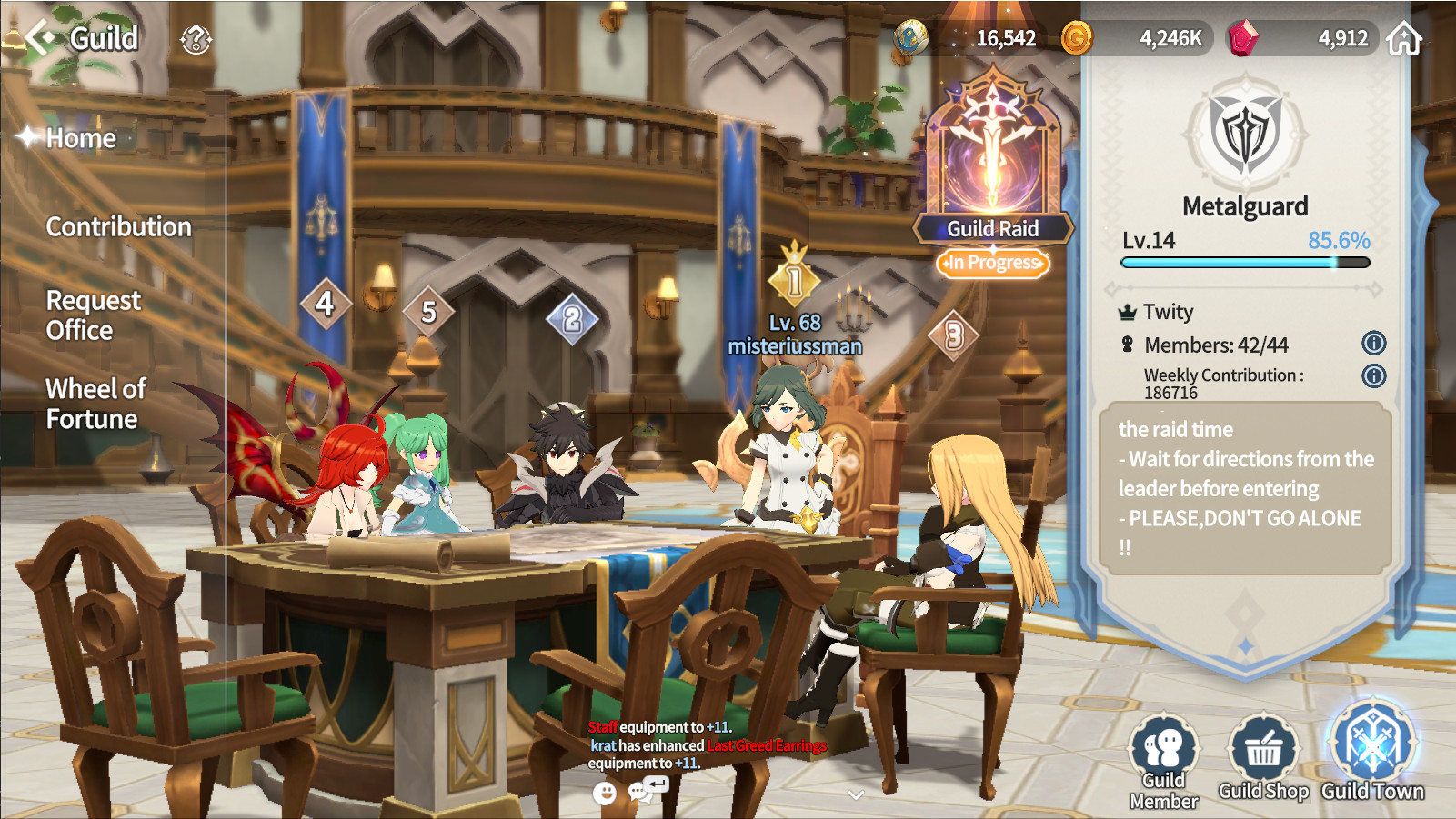Show info for Members 42/44

pyautogui.click(x=1373, y=343)
